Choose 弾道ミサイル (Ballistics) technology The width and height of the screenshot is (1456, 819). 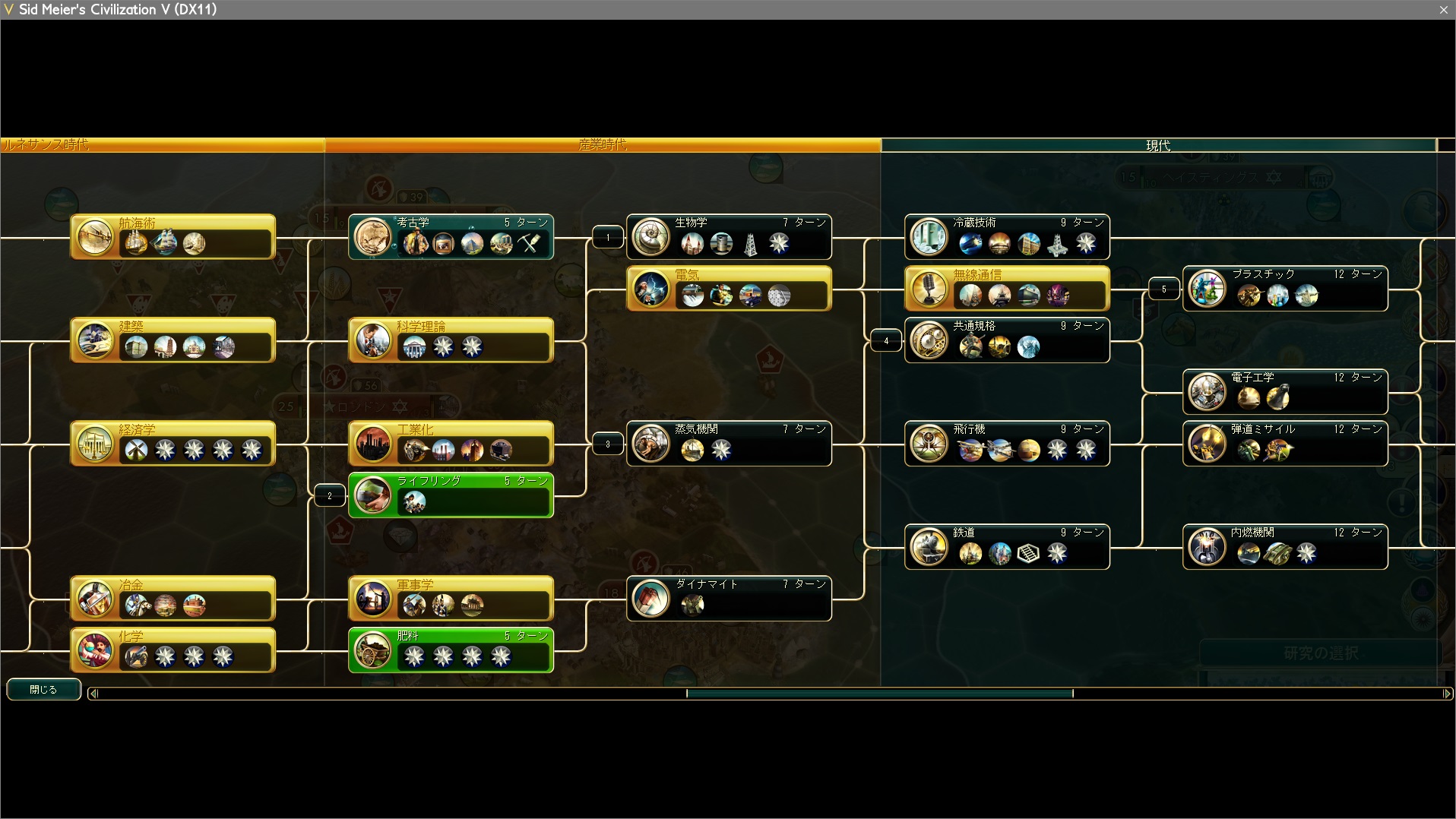pyautogui.click(x=1285, y=444)
